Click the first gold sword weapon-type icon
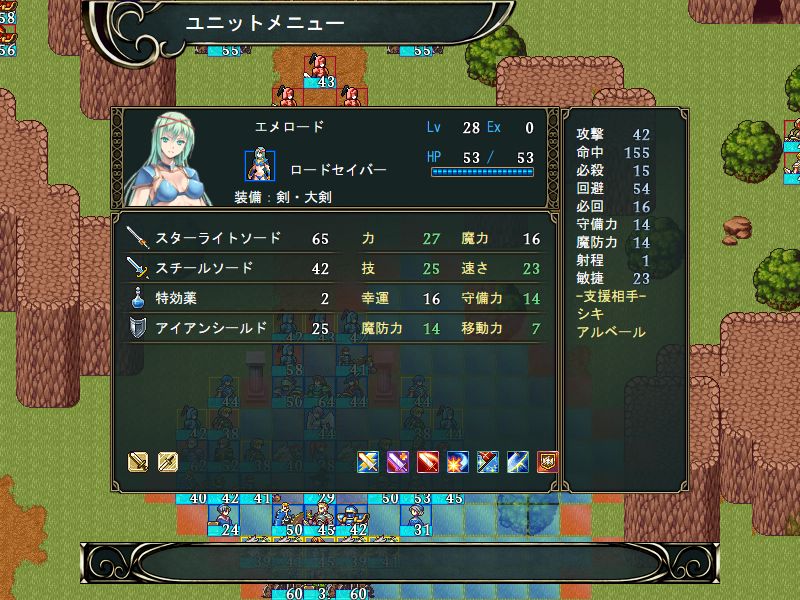The width and height of the screenshot is (800, 600). click(138, 462)
